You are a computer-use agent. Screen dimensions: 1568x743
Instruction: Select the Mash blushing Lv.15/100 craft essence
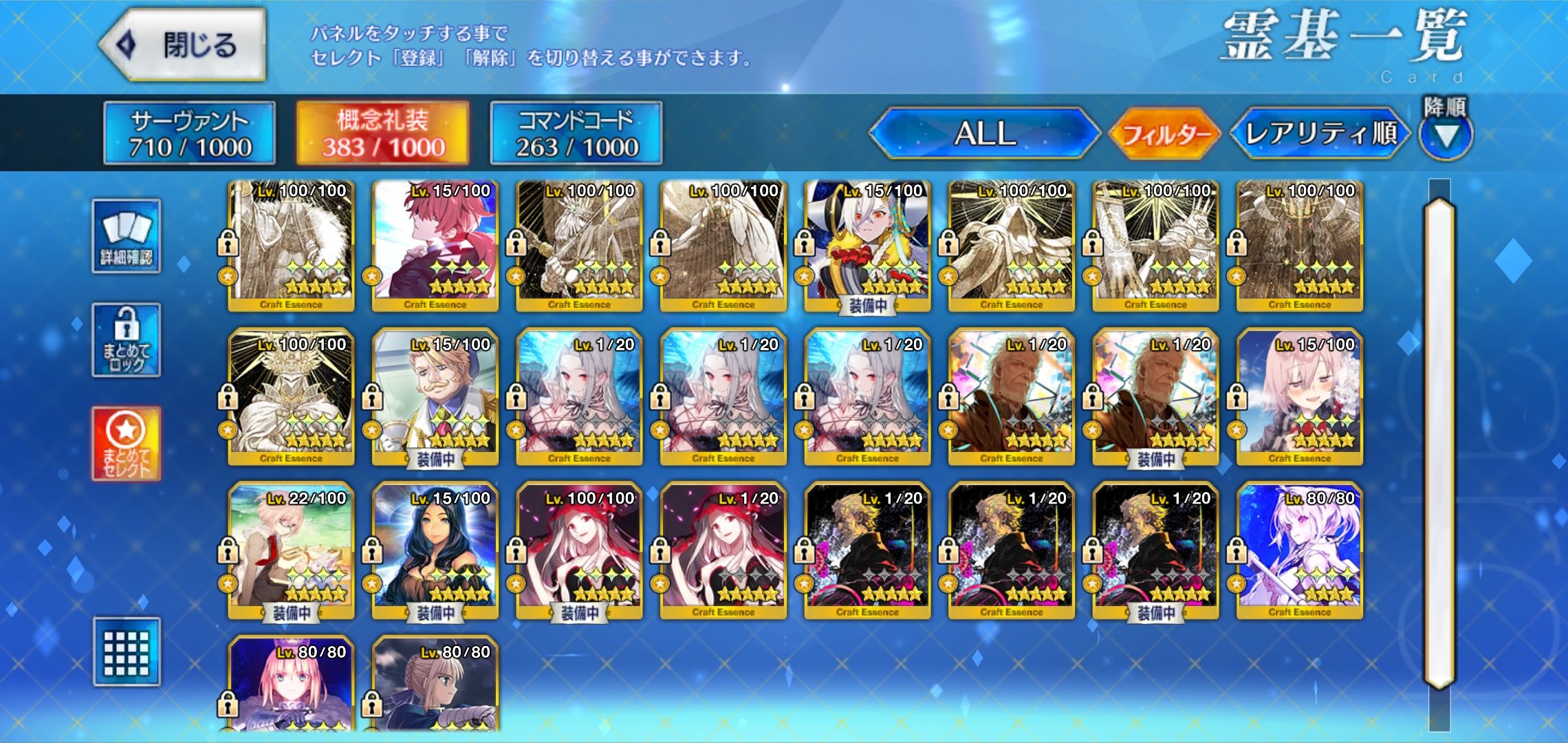click(x=1299, y=398)
